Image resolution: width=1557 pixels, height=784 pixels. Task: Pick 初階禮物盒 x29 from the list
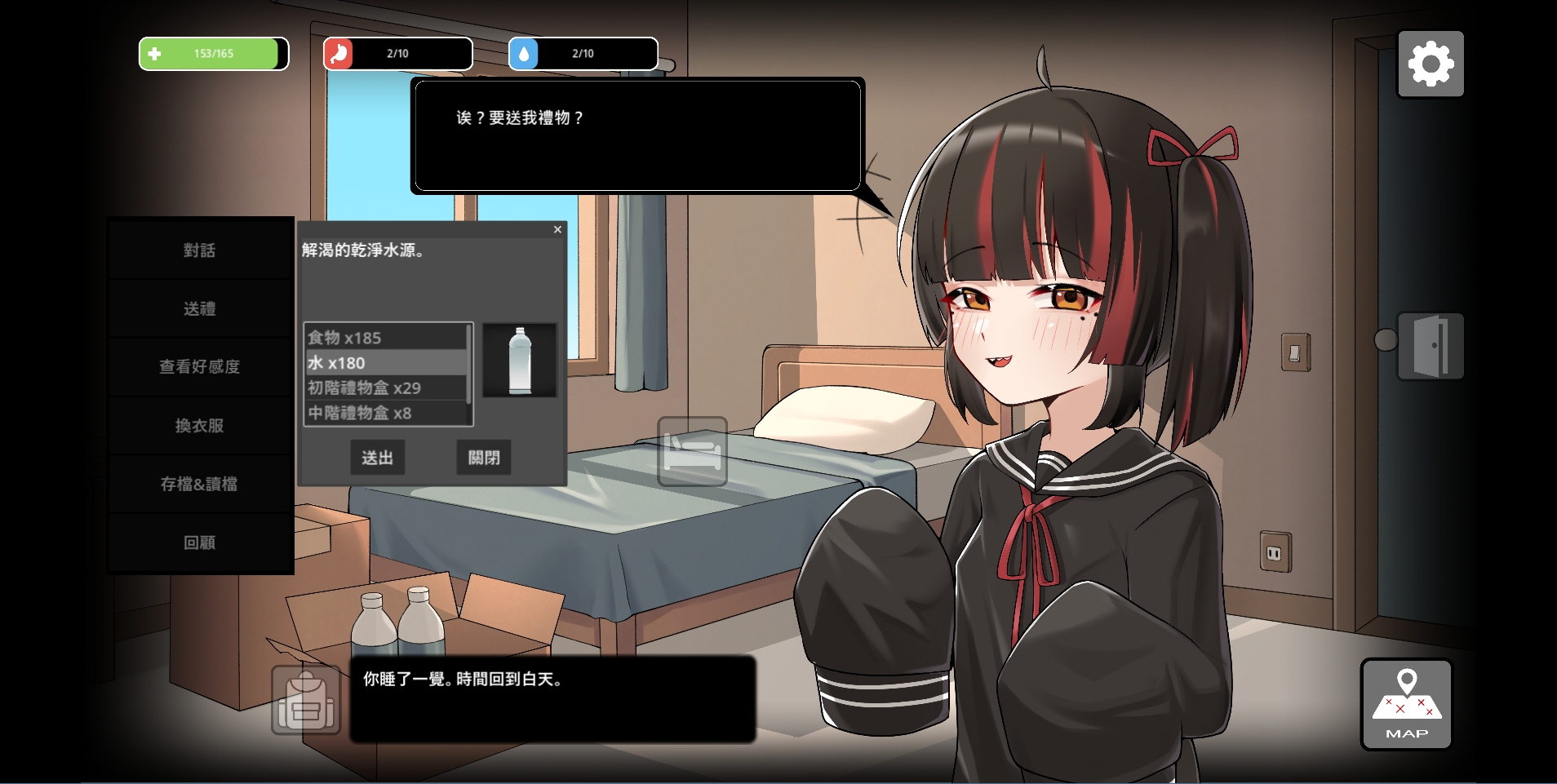pos(385,388)
